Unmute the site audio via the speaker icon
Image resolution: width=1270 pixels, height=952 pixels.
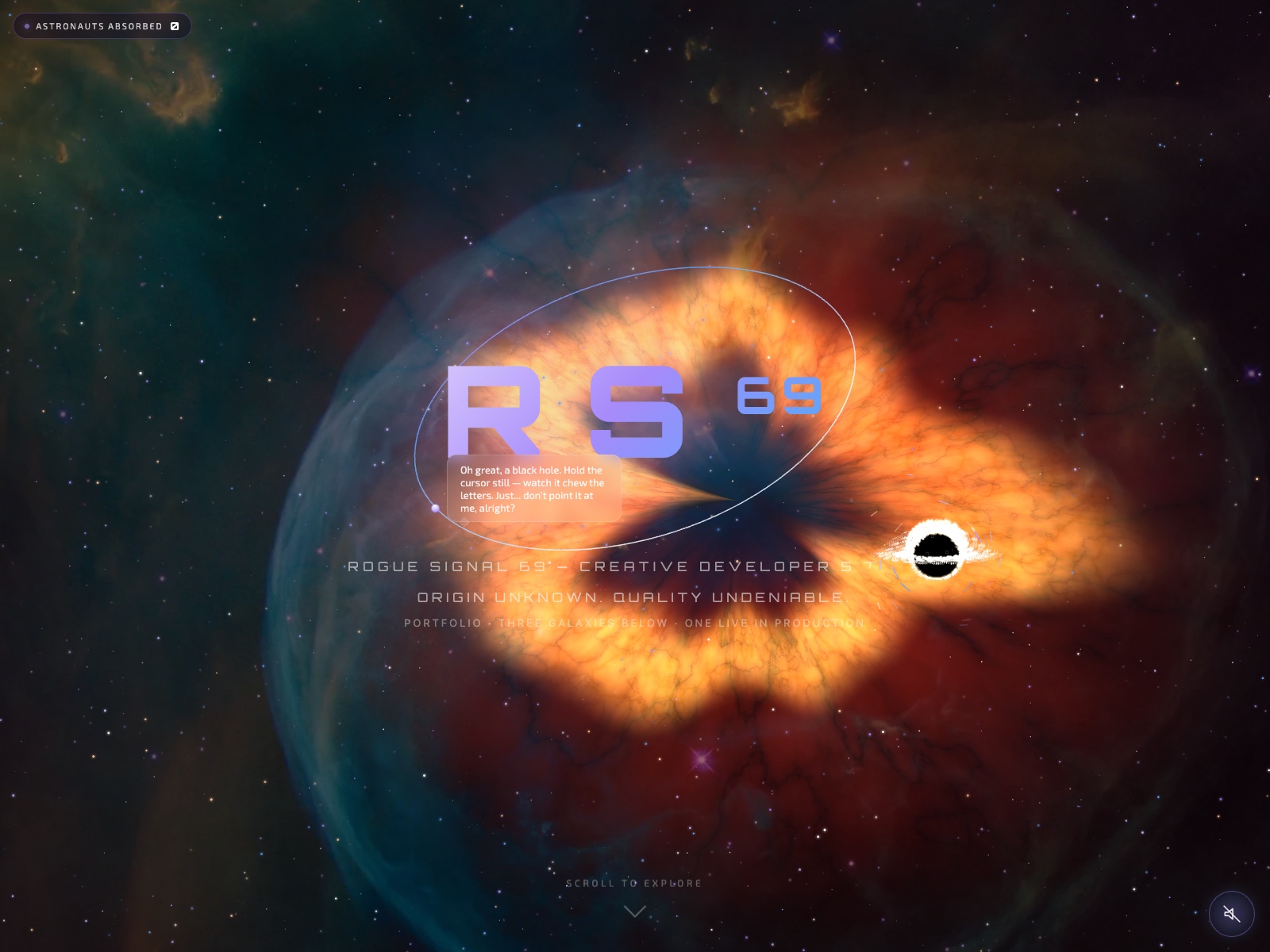coord(1230,914)
